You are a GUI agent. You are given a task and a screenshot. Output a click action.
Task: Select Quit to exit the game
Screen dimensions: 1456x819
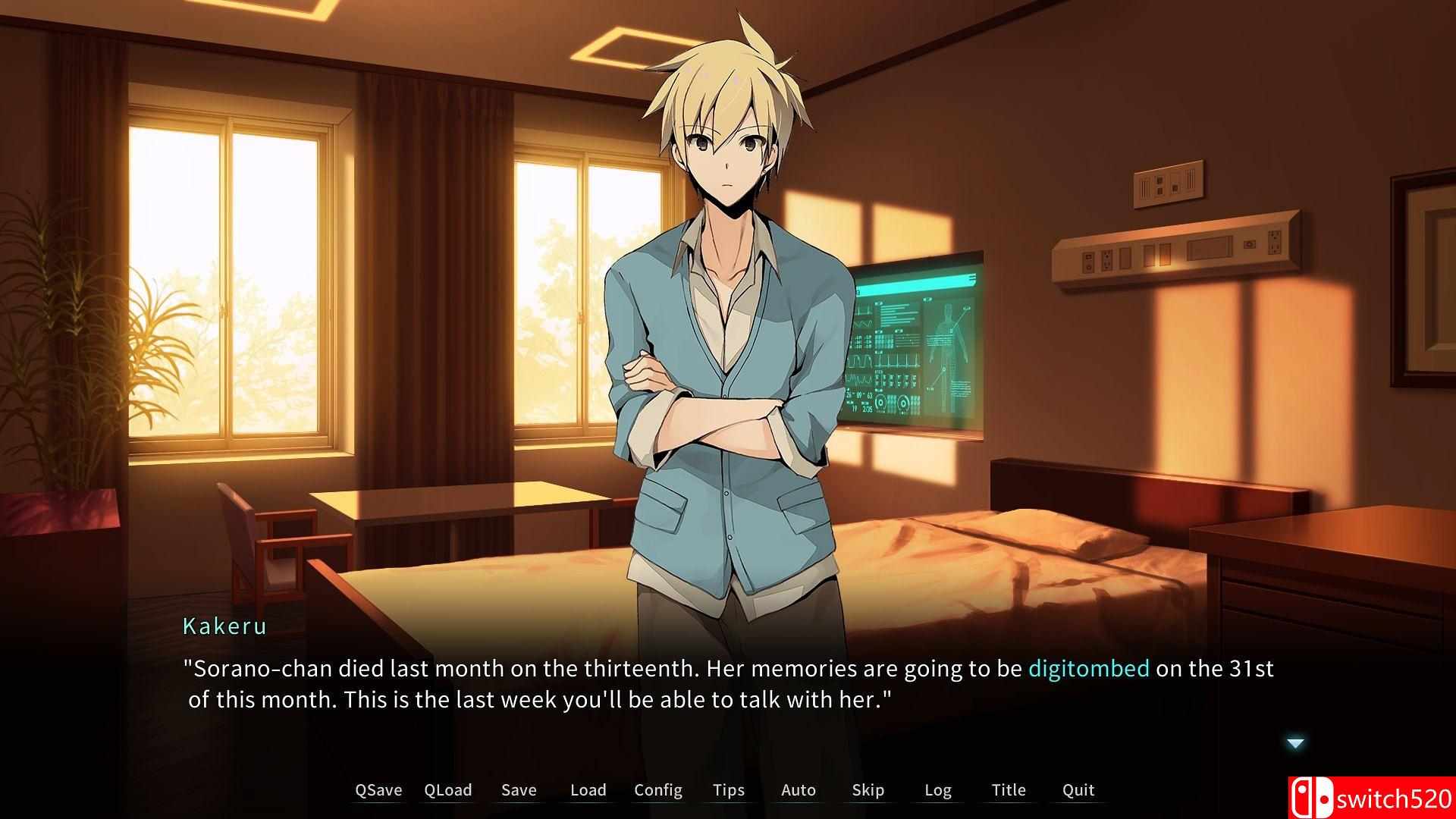click(x=1078, y=790)
